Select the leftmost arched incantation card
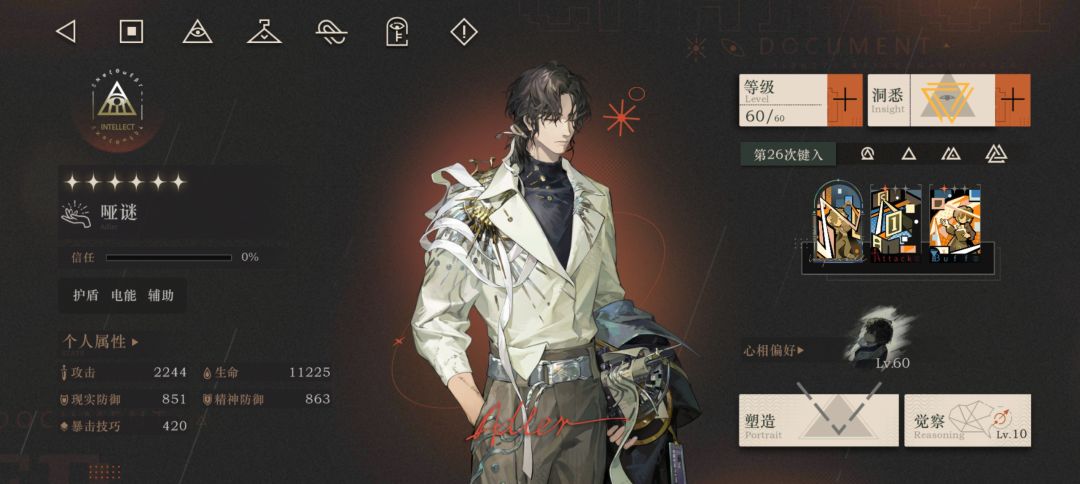The image size is (1080, 484). point(840,226)
